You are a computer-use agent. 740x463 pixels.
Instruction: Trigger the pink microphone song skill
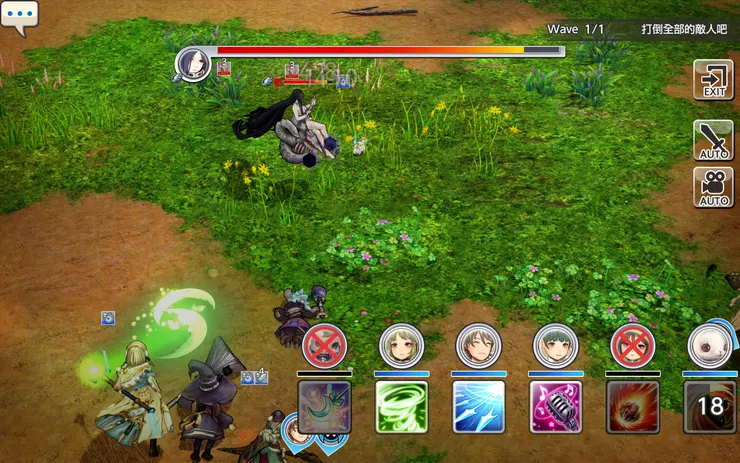[555, 406]
